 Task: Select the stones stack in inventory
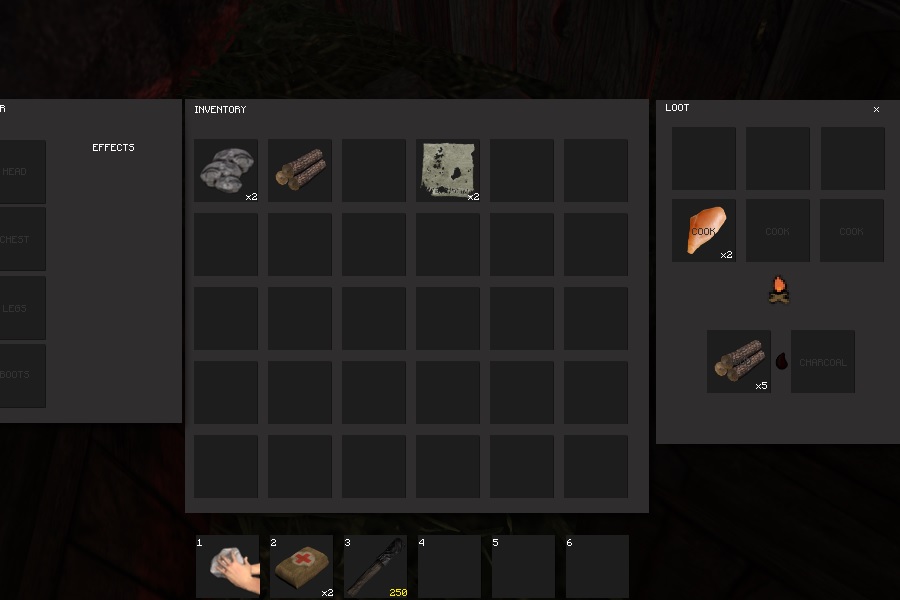tap(226, 170)
